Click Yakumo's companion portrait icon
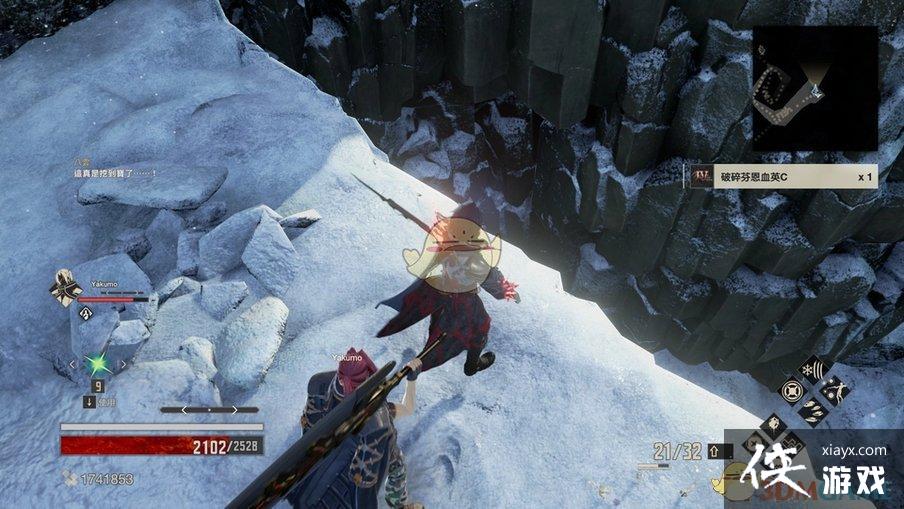904x509 pixels. click(65, 289)
